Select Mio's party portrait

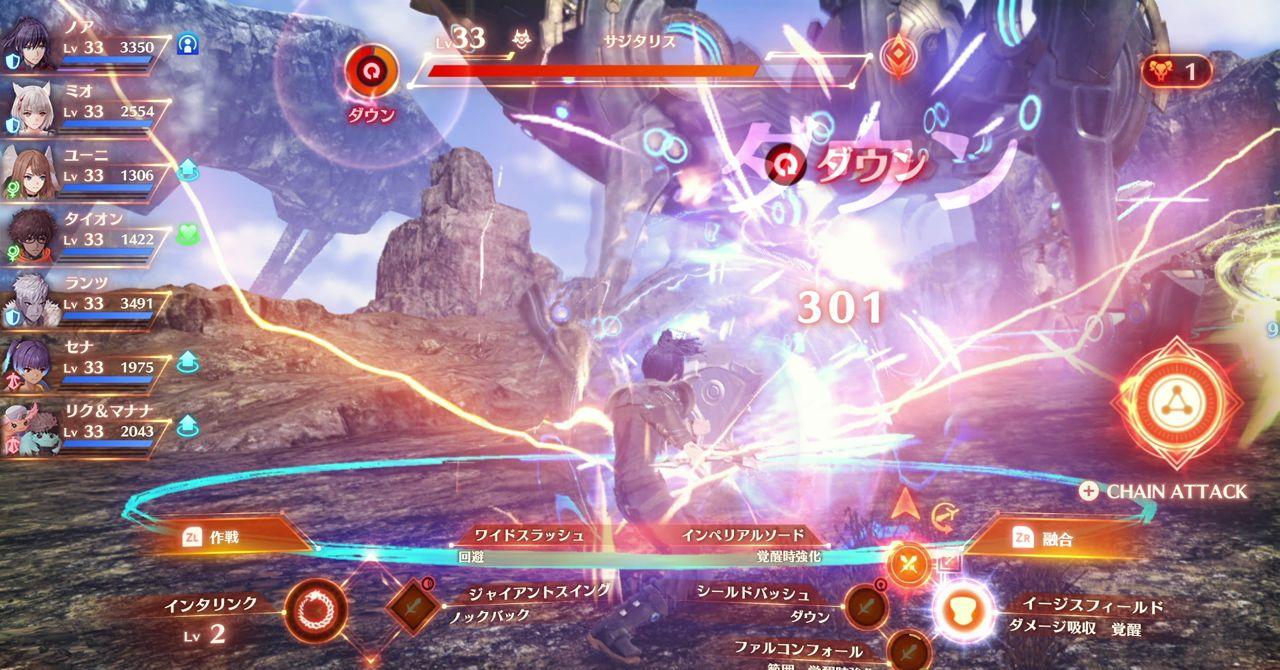click(32, 107)
